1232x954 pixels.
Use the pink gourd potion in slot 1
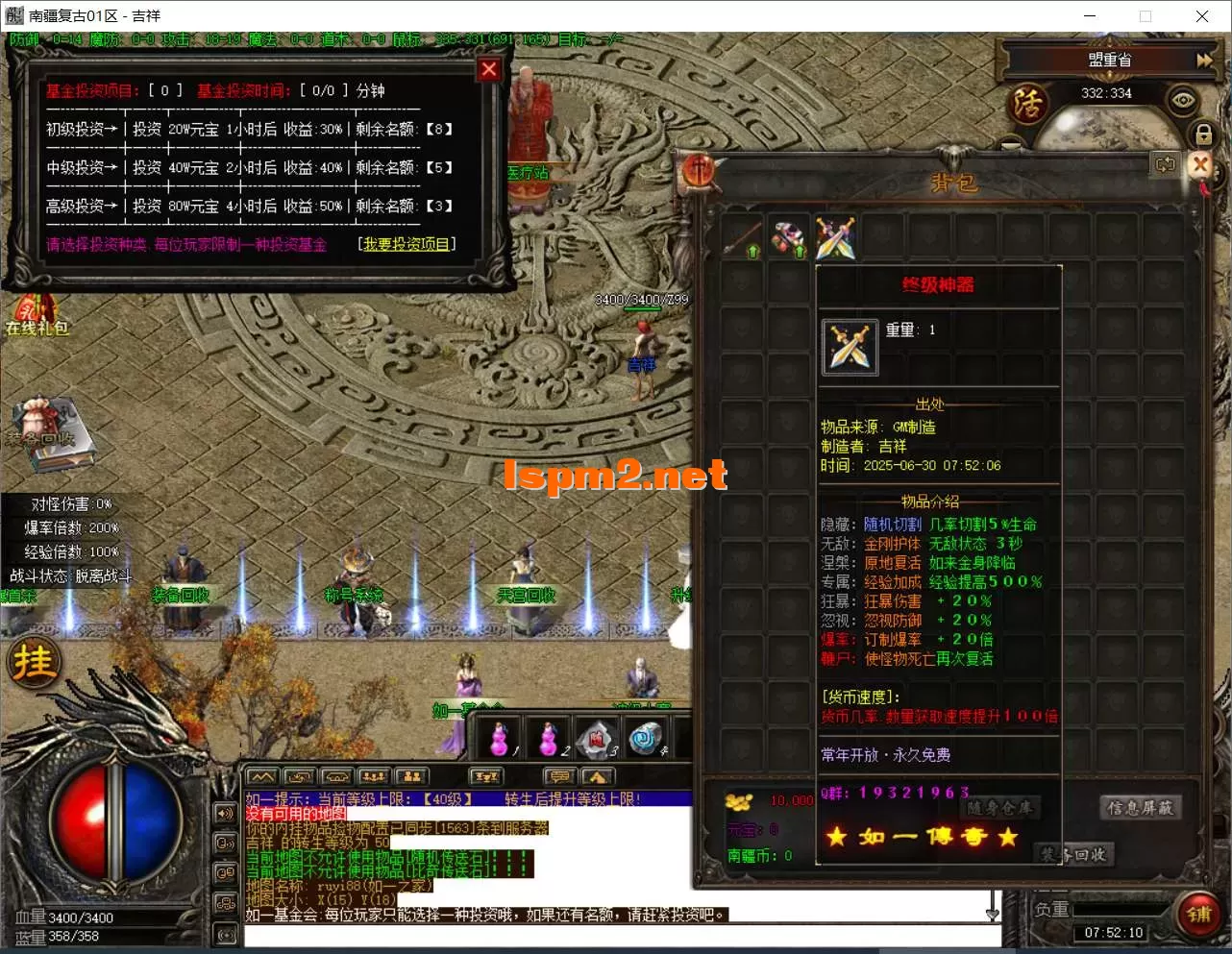(x=500, y=739)
